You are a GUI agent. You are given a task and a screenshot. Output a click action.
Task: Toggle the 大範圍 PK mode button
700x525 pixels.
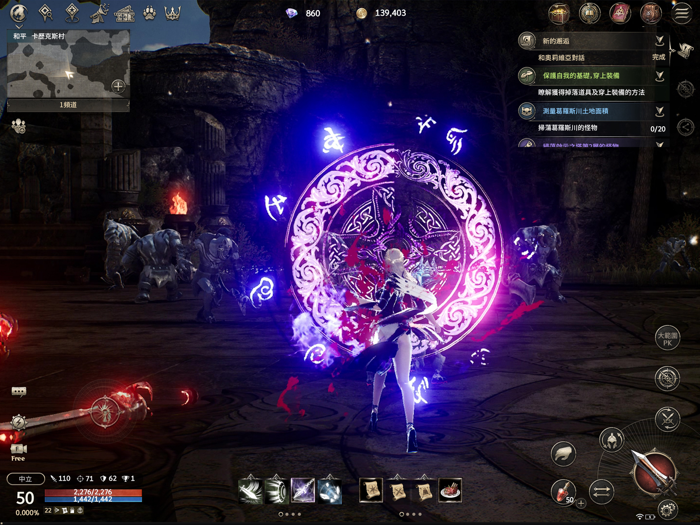click(x=667, y=337)
